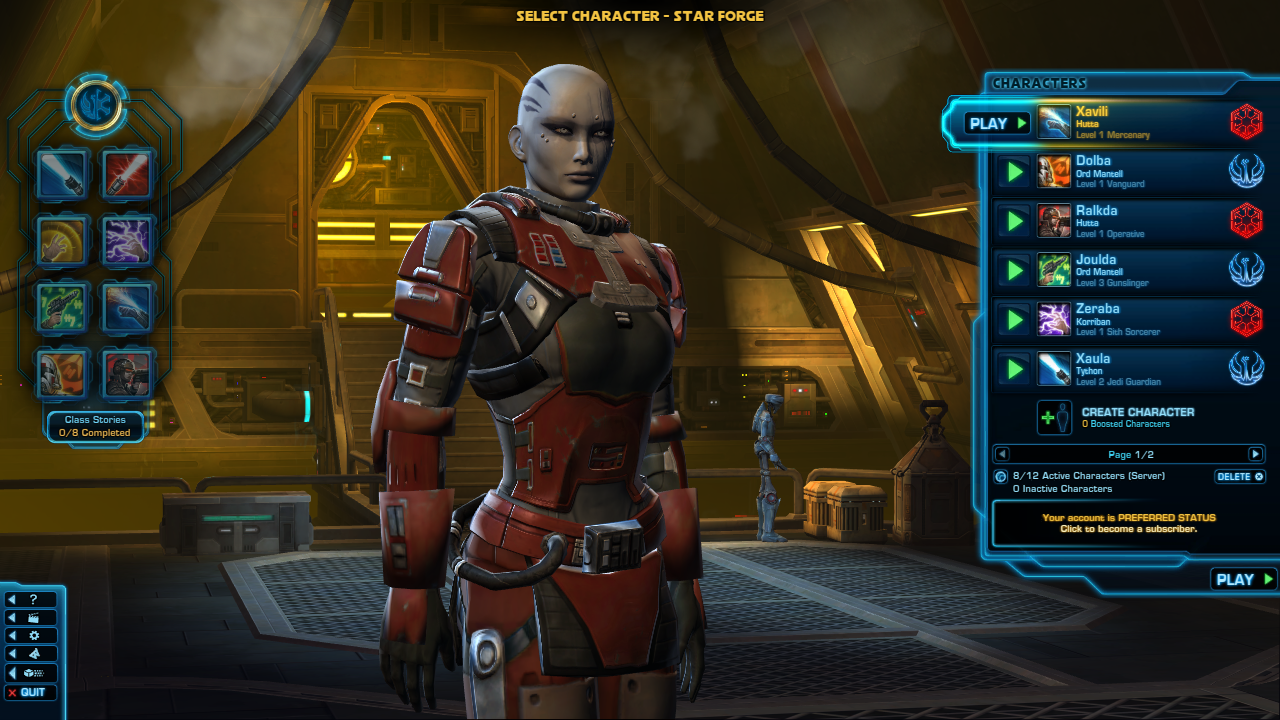
Task: Click the red lightsaber class story icon
Action: (x=128, y=175)
